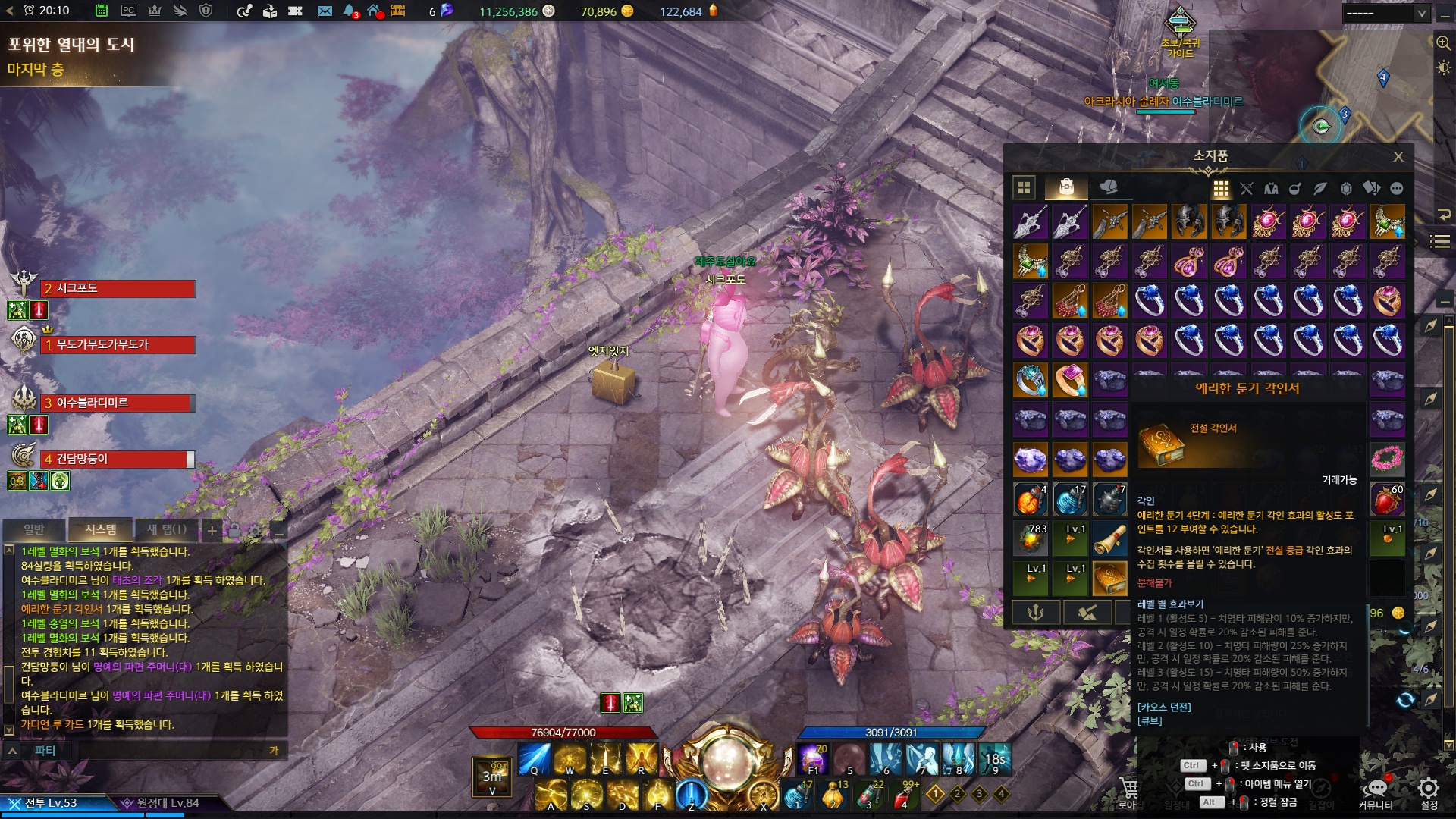The width and height of the screenshot is (1456, 819).
Task: Select the pink flower wreath inventory item
Action: click(1387, 459)
